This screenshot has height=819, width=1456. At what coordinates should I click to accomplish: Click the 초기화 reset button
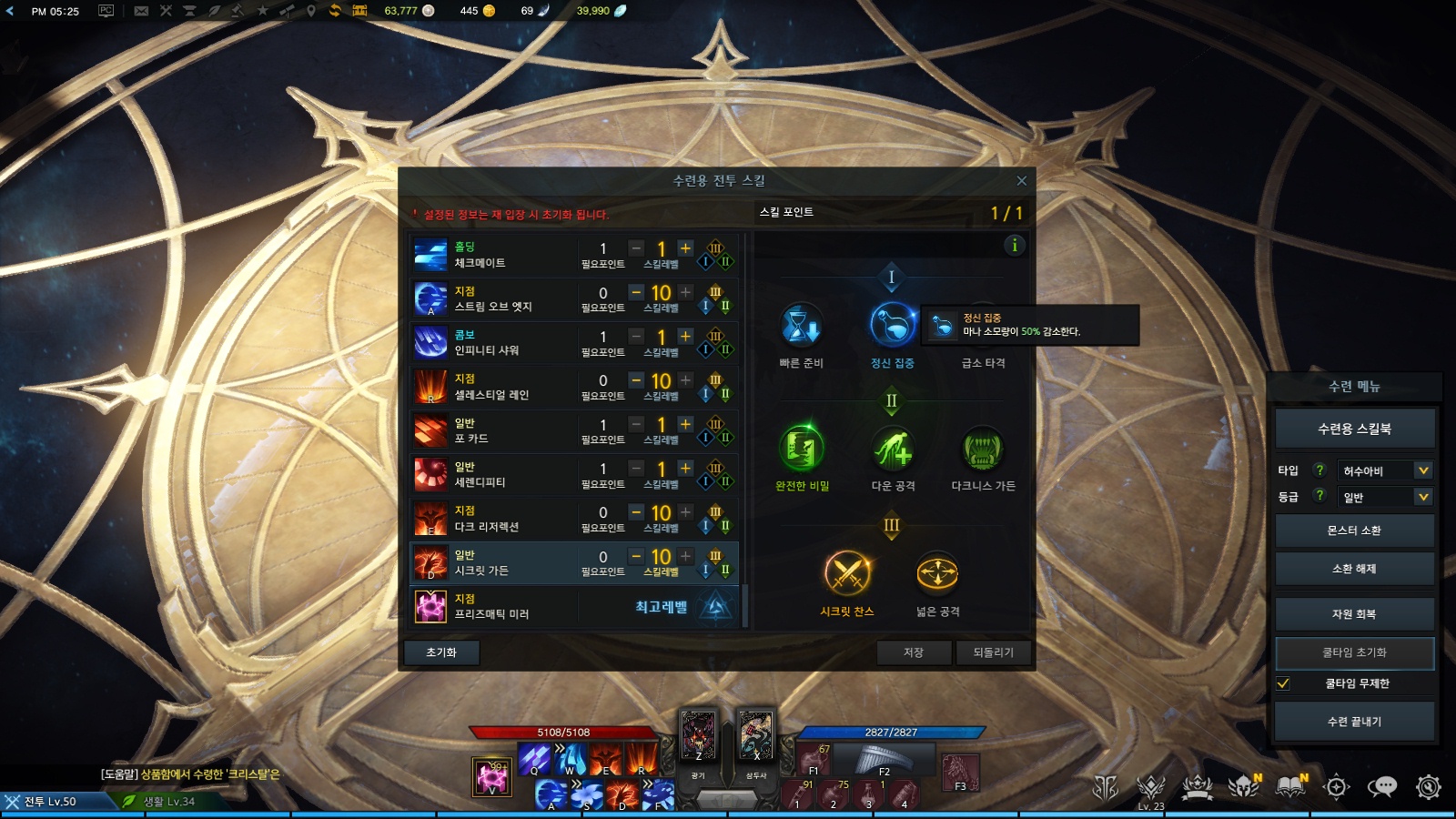(x=441, y=652)
